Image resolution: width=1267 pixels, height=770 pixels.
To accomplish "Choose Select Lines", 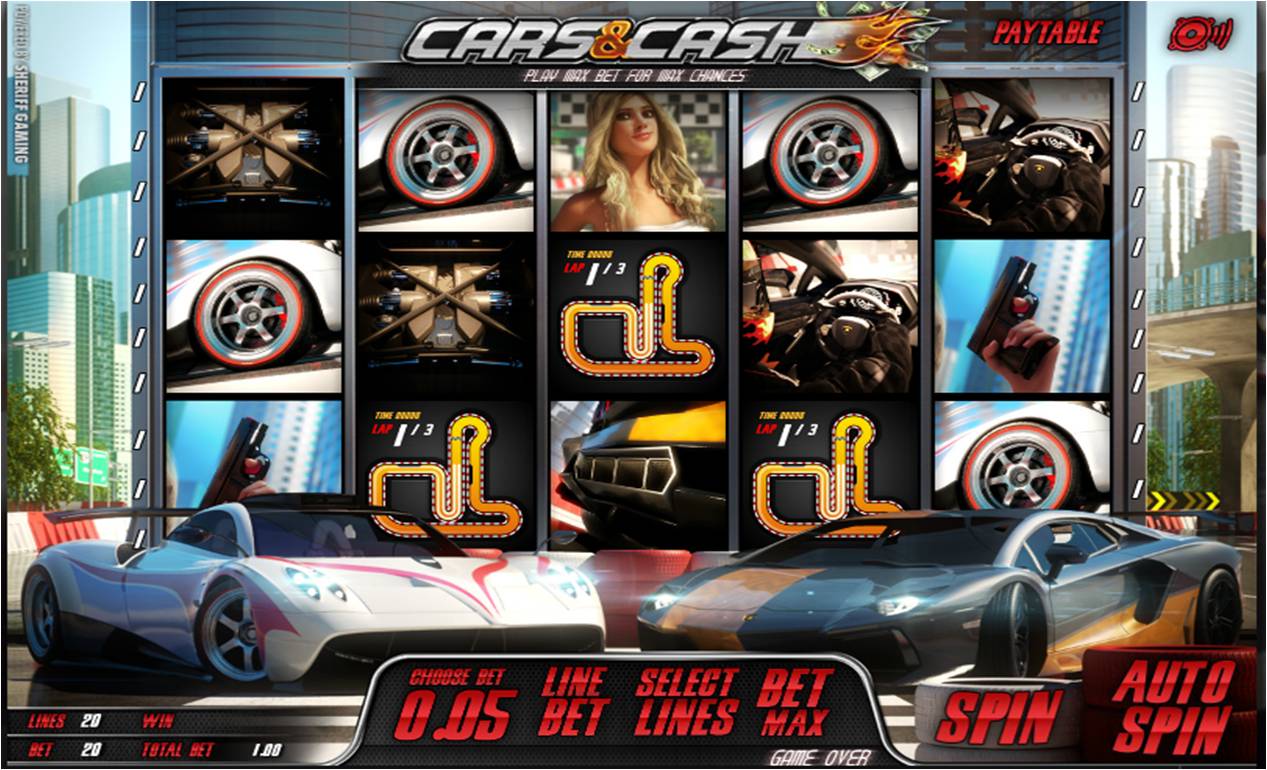I will [687, 701].
